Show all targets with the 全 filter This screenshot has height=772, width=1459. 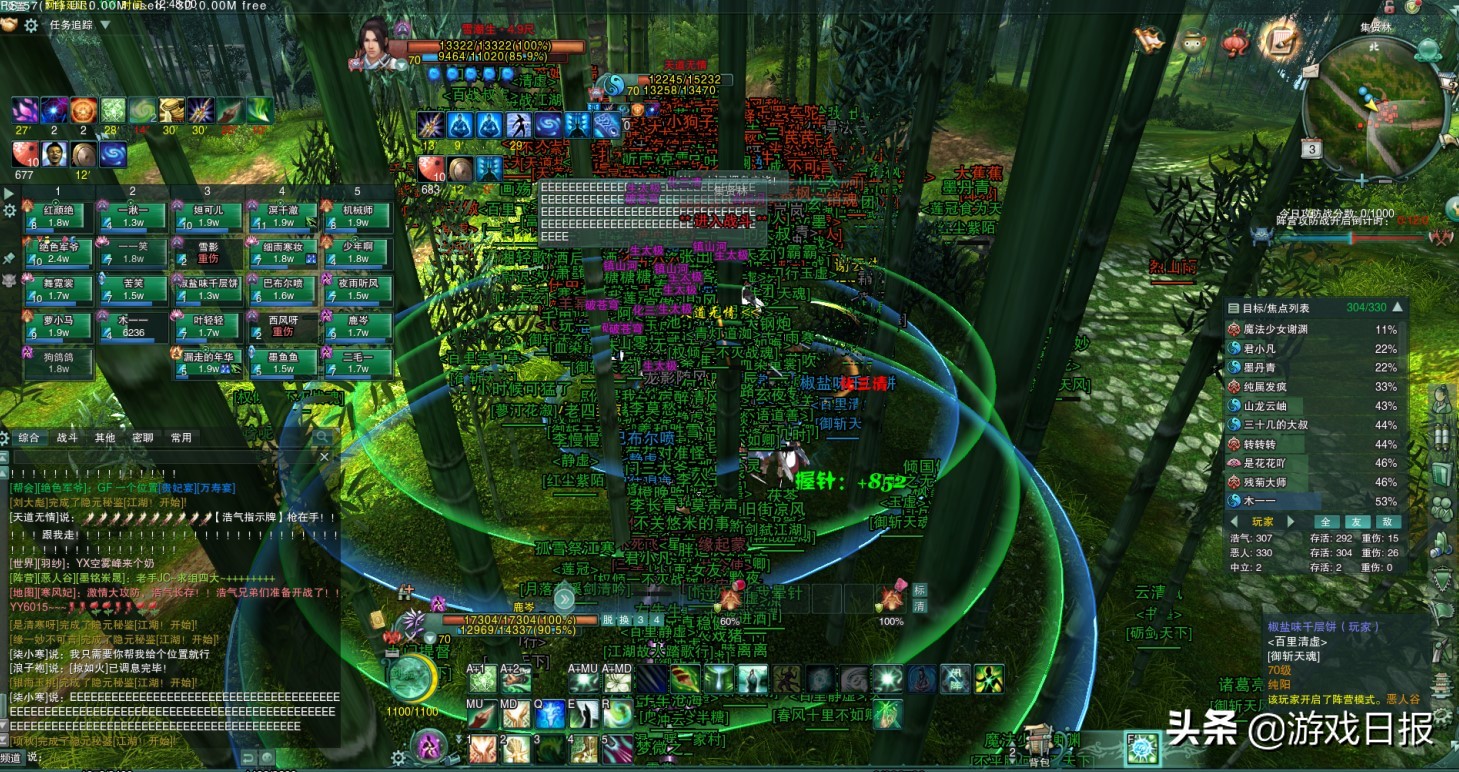[x=1326, y=522]
